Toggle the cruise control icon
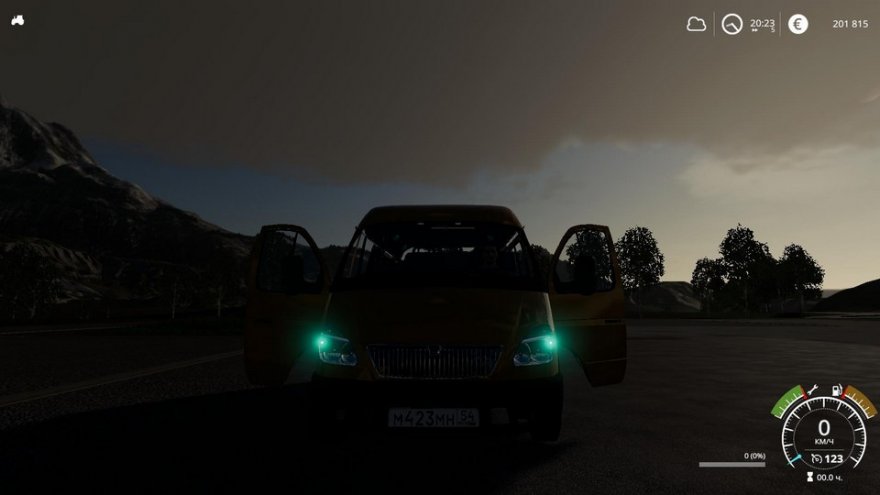The height and width of the screenshot is (495, 880). coord(817,458)
